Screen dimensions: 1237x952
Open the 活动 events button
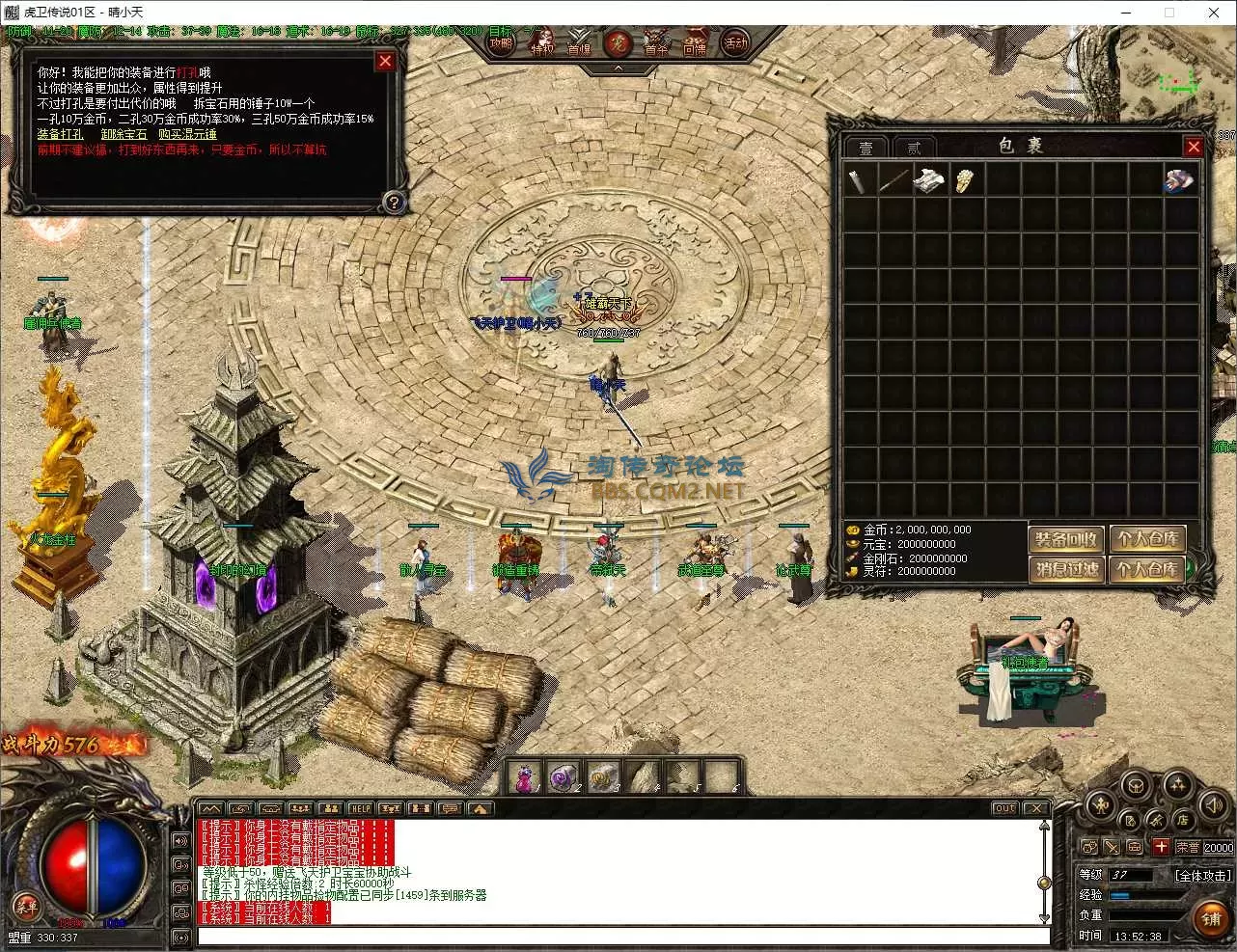click(735, 43)
